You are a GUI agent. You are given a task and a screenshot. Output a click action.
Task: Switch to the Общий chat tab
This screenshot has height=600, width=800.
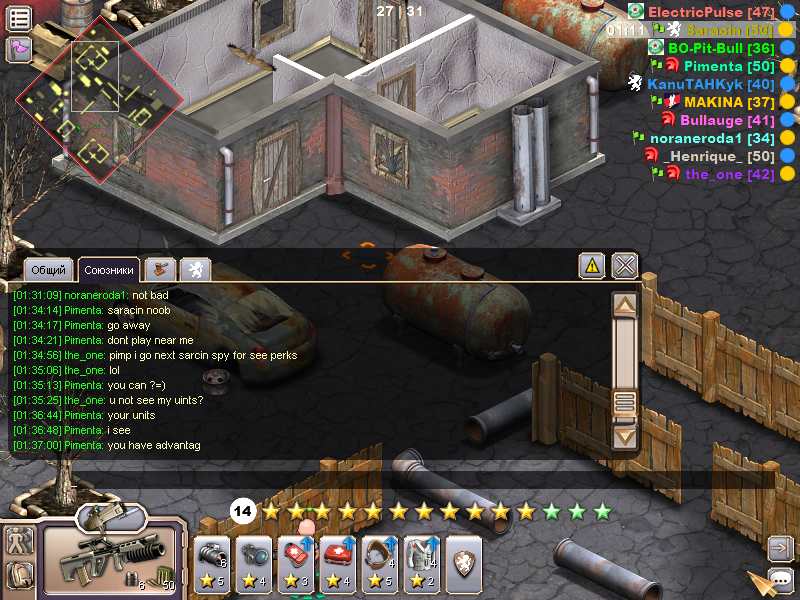[49, 270]
